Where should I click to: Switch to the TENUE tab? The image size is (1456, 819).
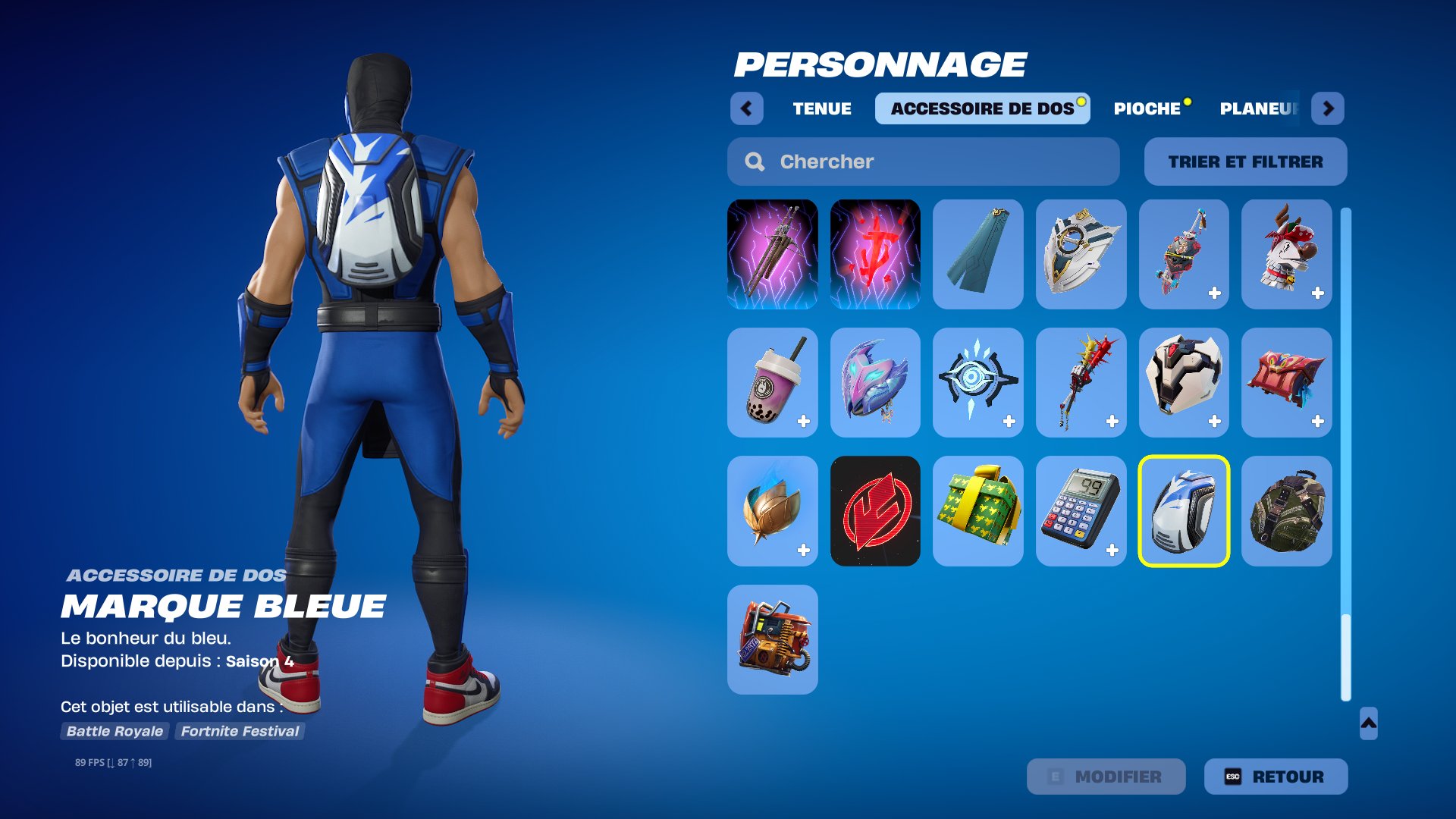tap(821, 108)
